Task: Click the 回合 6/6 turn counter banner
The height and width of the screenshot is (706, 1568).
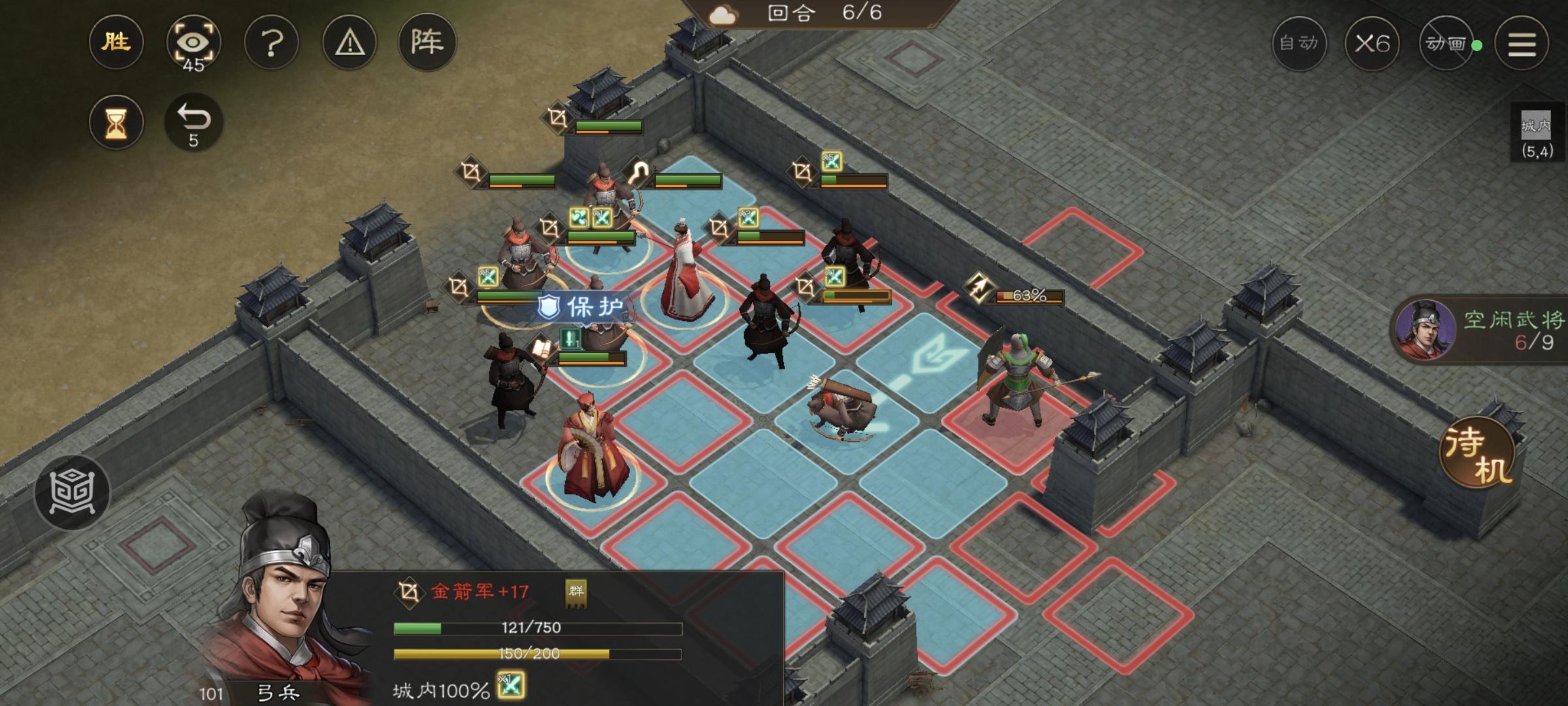Action: point(830,14)
